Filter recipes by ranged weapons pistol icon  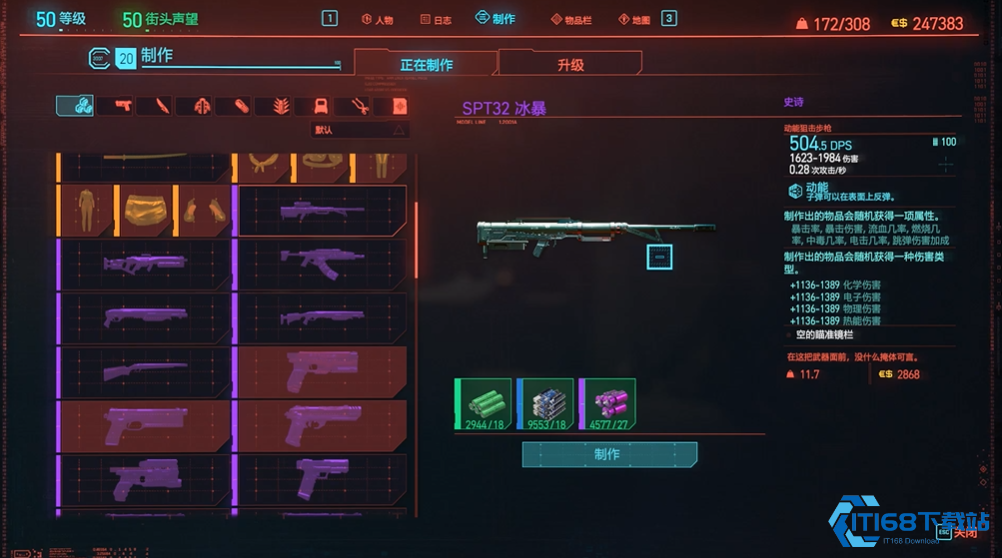pos(123,105)
